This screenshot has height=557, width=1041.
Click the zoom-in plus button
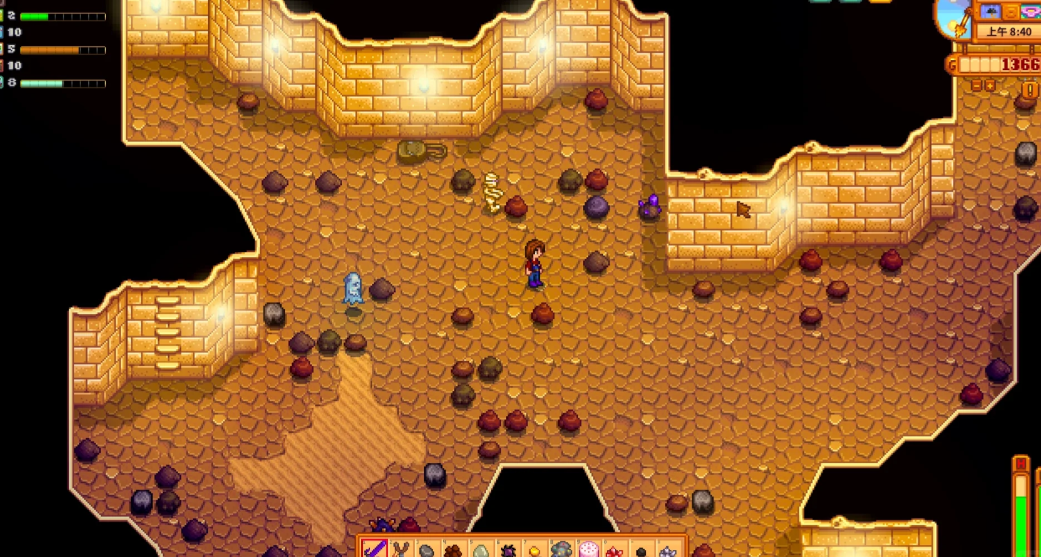tap(990, 86)
